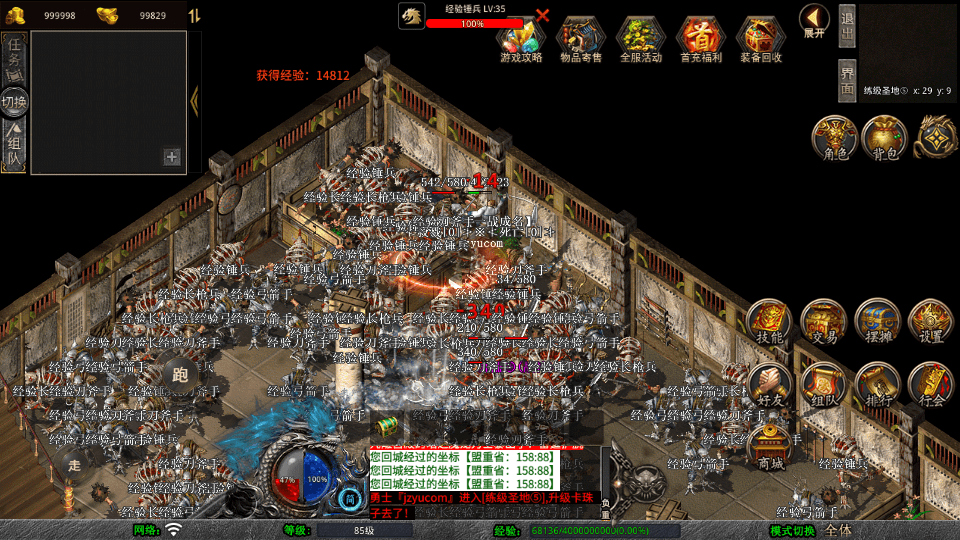Click the 切换 switch button
The height and width of the screenshot is (540, 960).
pos(14,101)
